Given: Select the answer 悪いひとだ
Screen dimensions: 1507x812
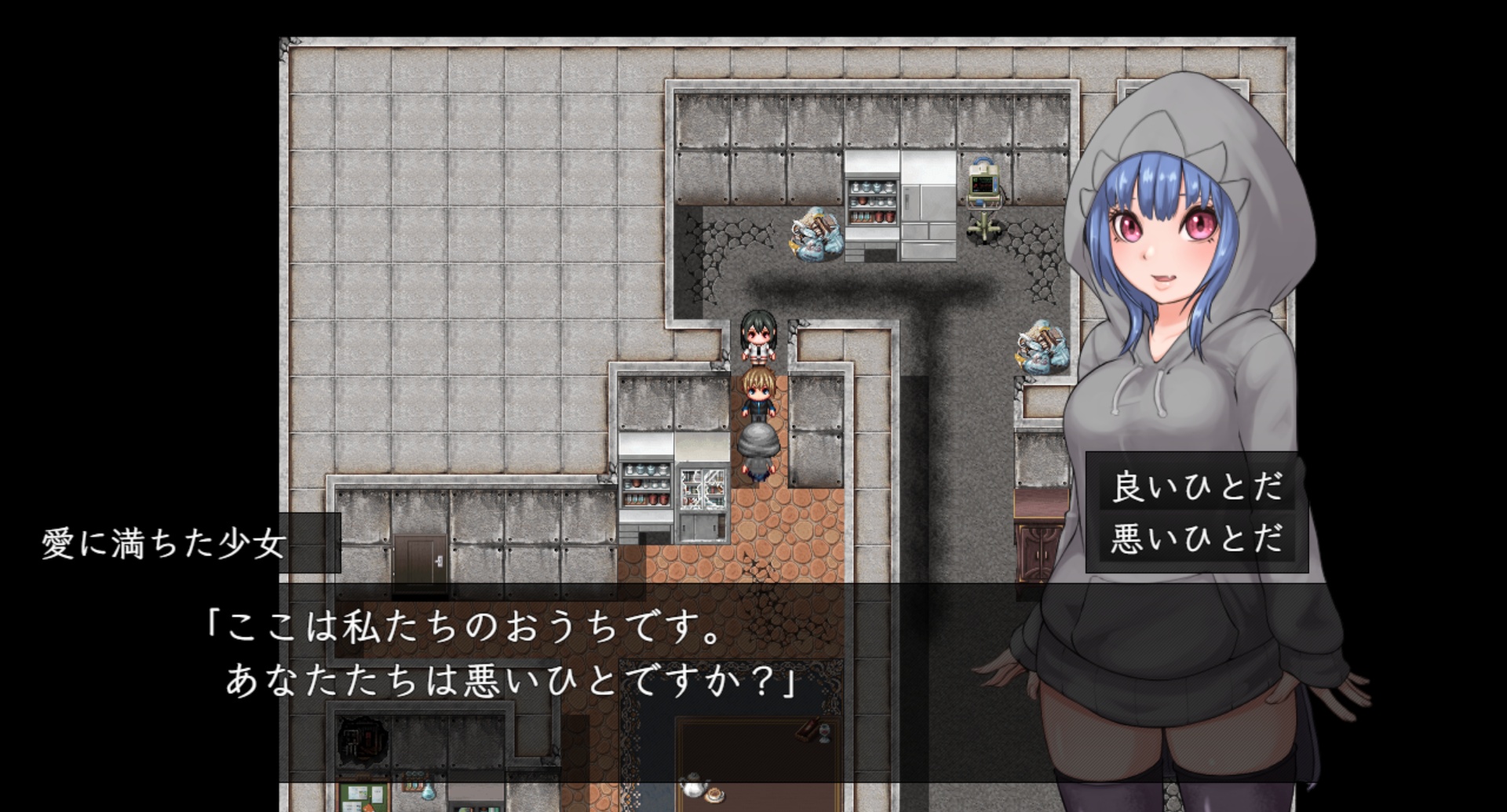Looking at the screenshot, I should coord(1196,538).
